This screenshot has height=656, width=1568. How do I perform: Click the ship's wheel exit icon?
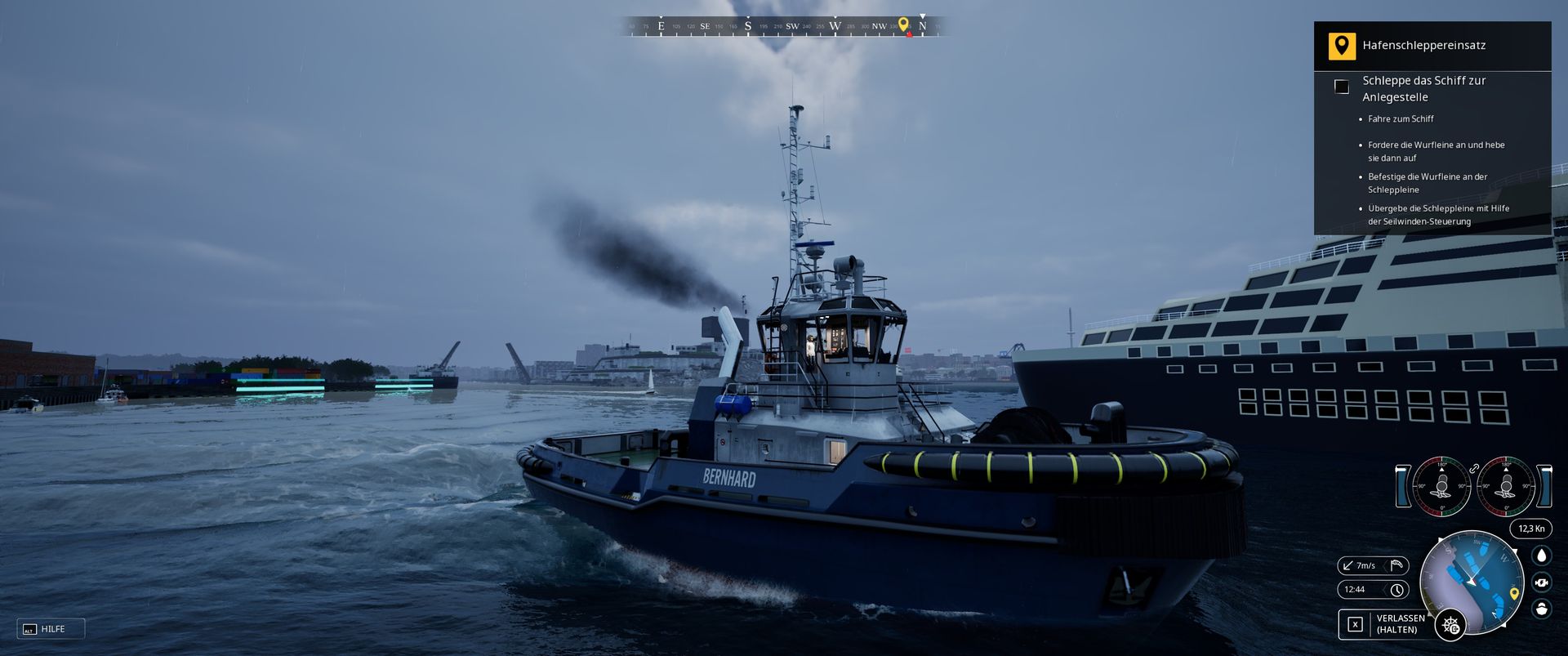tap(1450, 625)
